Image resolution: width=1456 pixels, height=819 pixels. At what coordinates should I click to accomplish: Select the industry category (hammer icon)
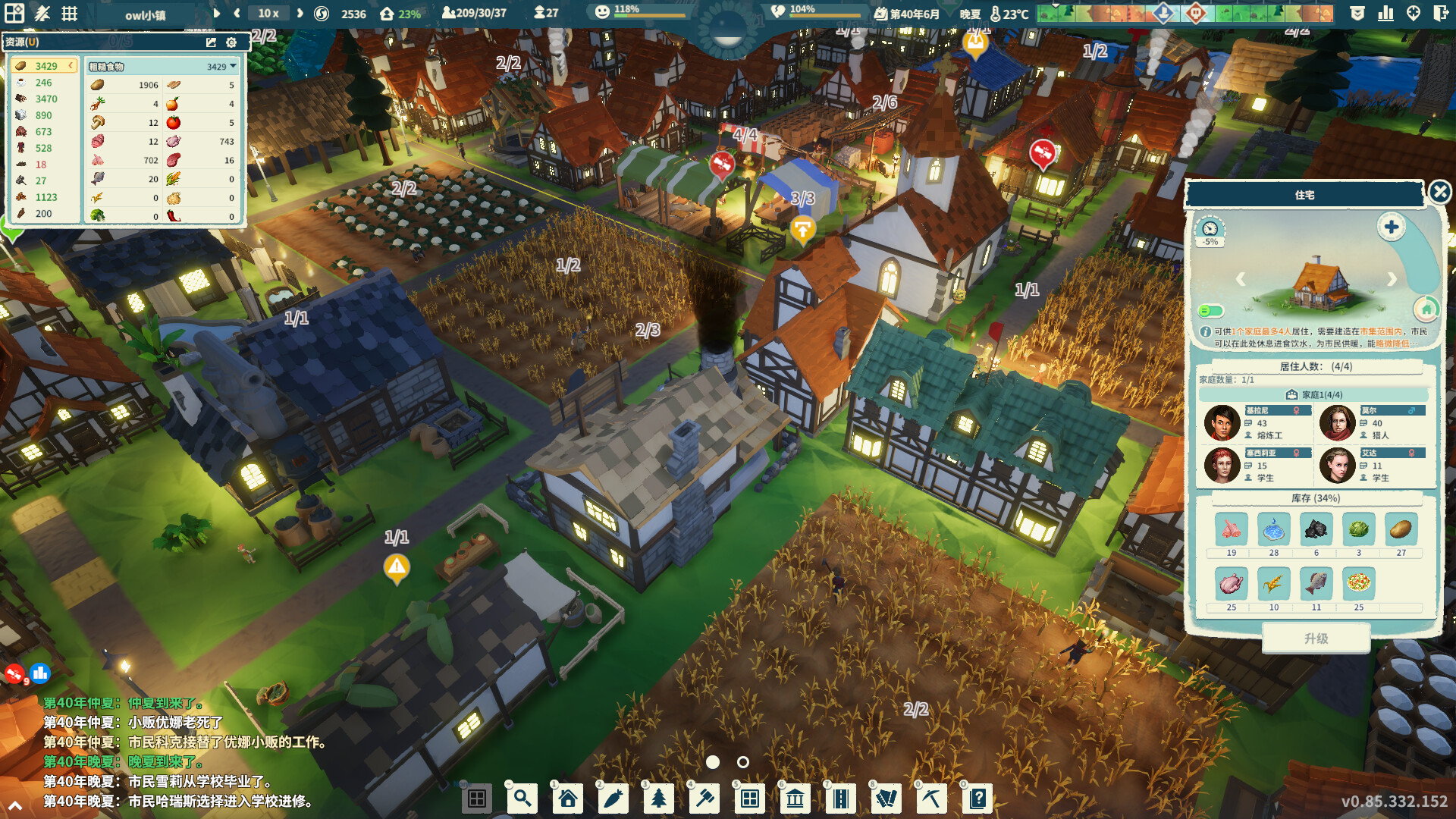click(704, 798)
